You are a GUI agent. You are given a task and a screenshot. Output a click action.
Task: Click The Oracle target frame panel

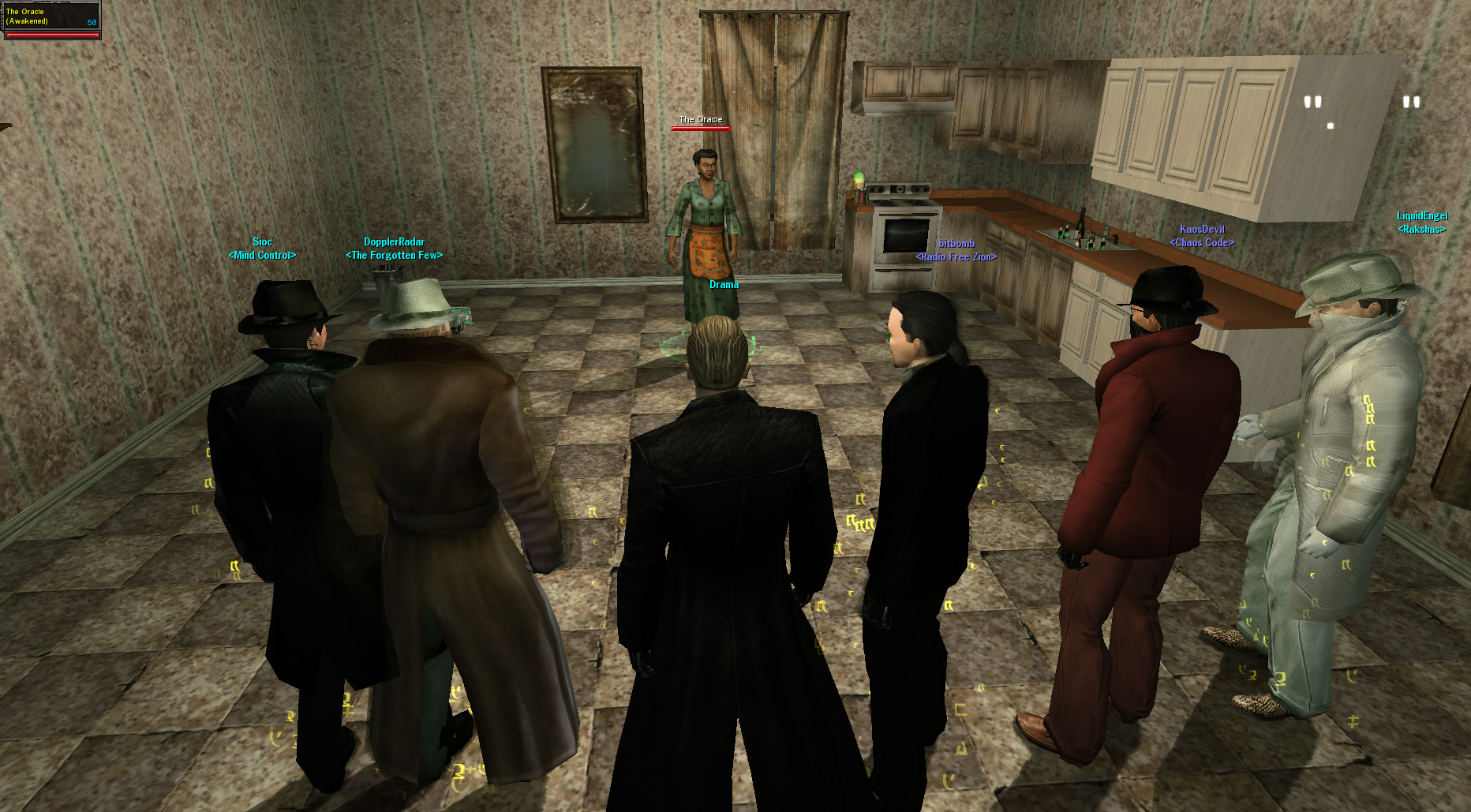tap(51, 21)
